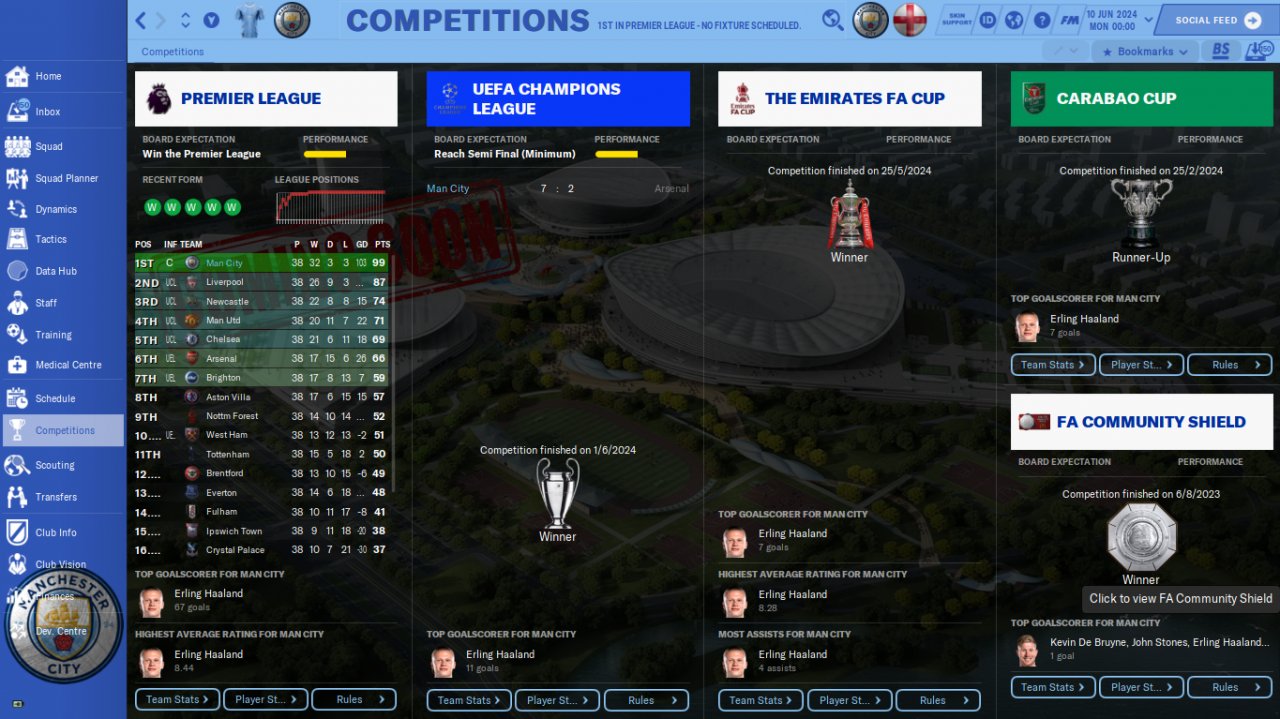The width and height of the screenshot is (1280, 719).
Task: Open the Tactics menu entry
Action: [x=50, y=240]
